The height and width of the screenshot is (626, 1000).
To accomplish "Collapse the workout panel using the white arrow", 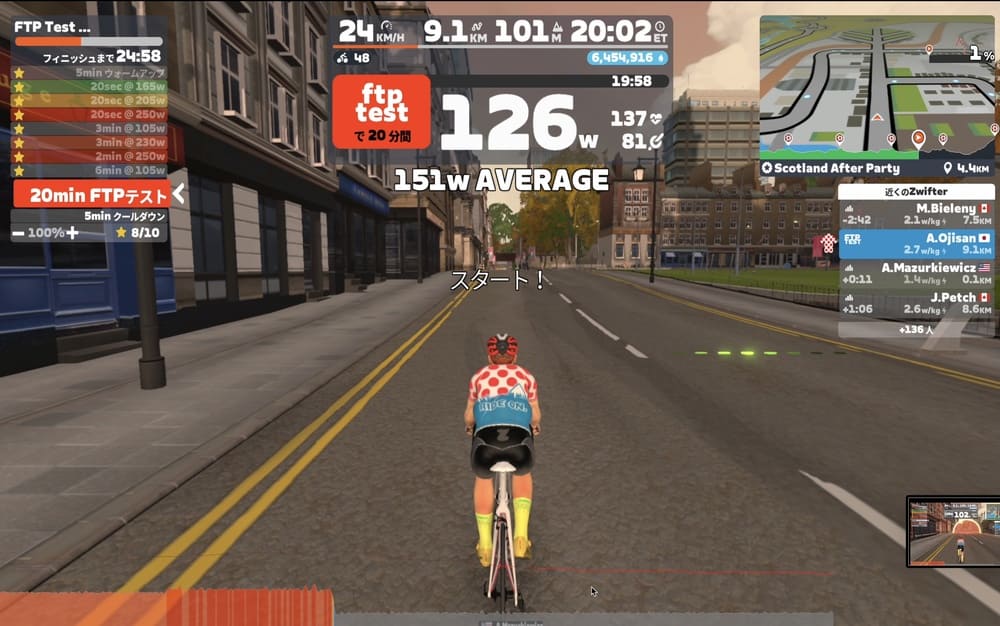I will 178,194.
